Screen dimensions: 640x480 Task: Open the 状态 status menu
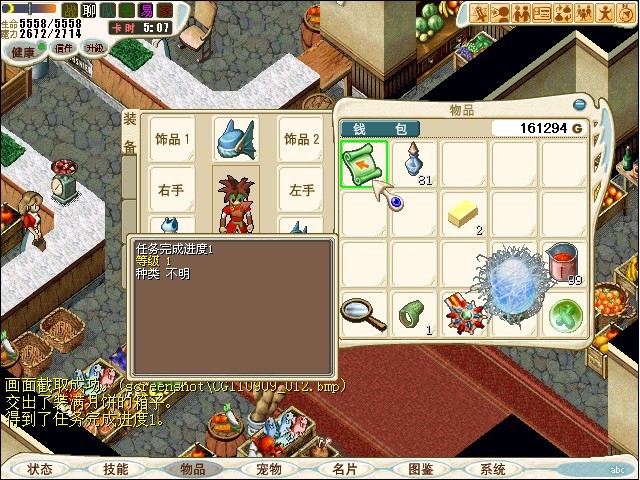click(x=40, y=468)
